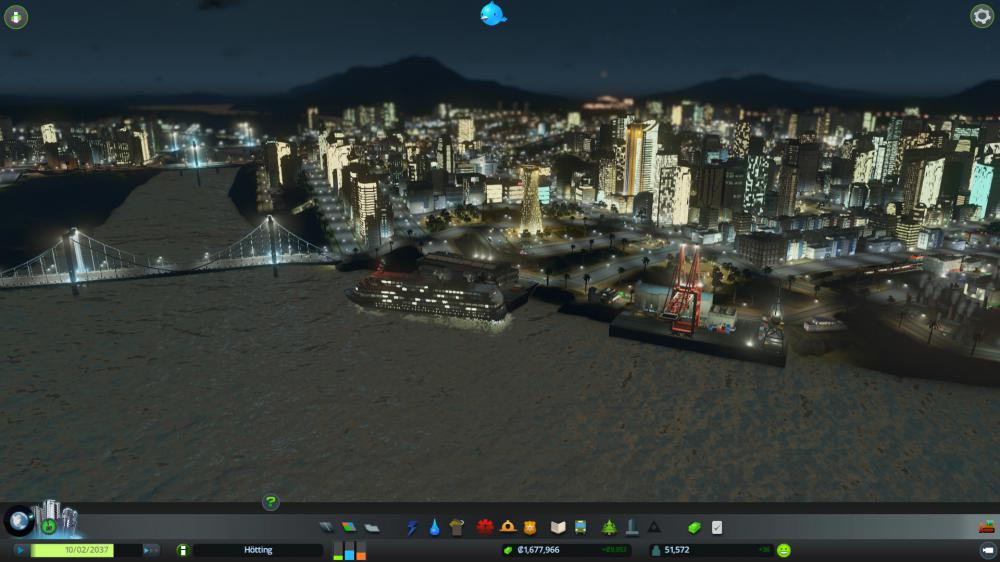Select the Zoning tool
The image size is (1000, 562).
pyautogui.click(x=348, y=527)
